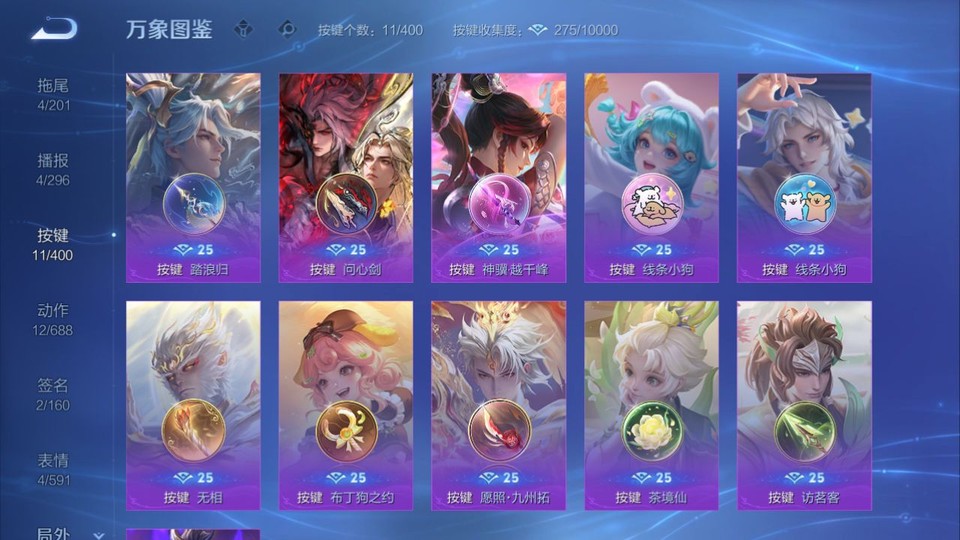Open the gem icon next to 万象图鉴
Image resolution: width=960 pixels, height=540 pixels.
click(x=243, y=29)
